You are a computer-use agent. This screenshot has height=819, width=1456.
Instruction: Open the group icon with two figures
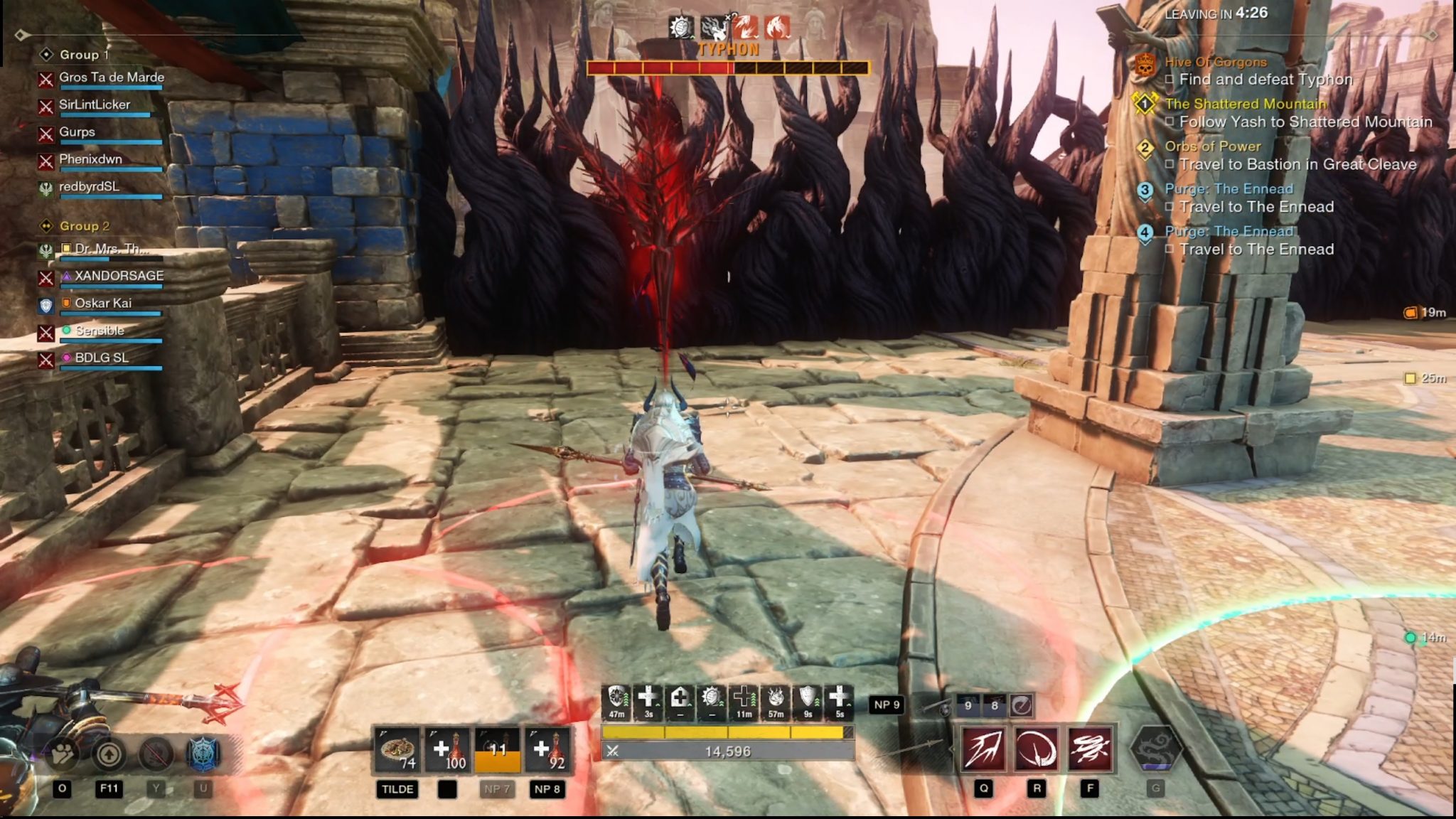coord(63,754)
